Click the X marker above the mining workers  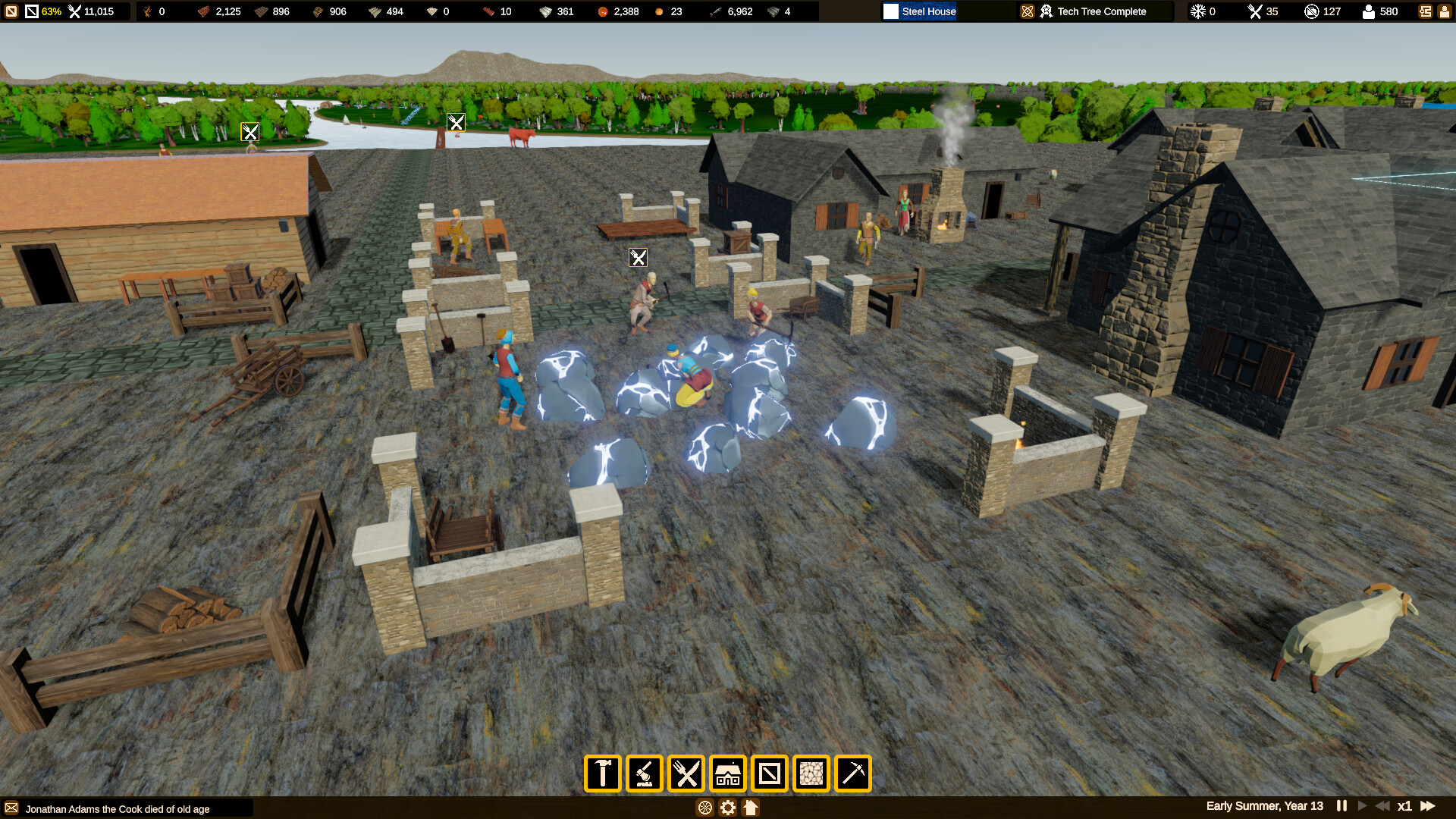coord(639,258)
